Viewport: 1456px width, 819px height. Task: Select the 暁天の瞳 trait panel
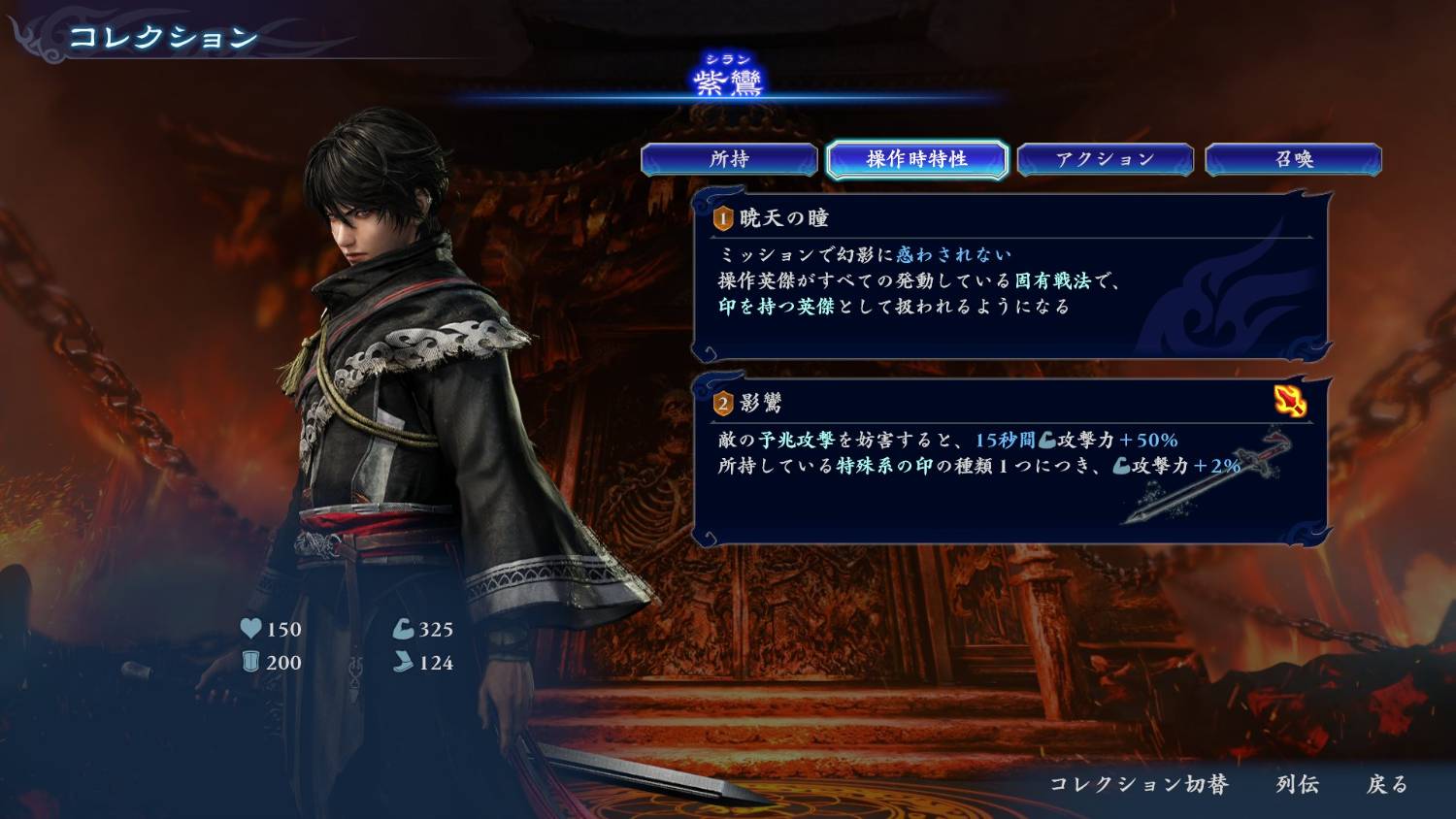coord(1009,277)
